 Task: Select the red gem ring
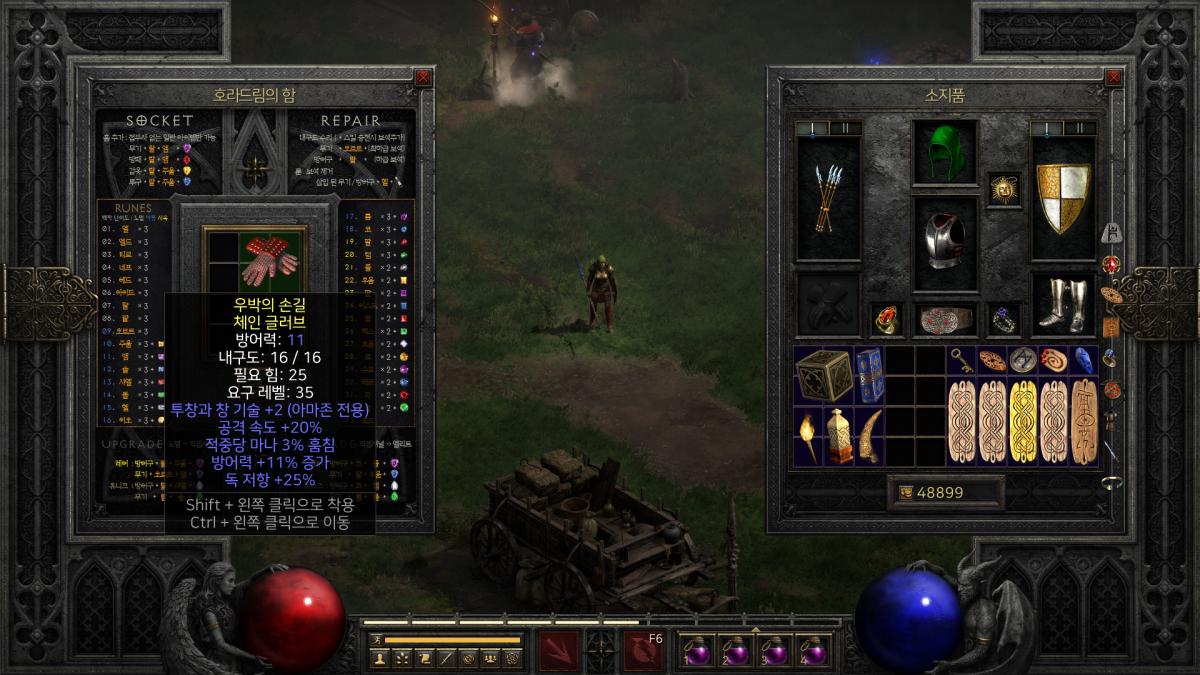pyautogui.click(x=886, y=320)
